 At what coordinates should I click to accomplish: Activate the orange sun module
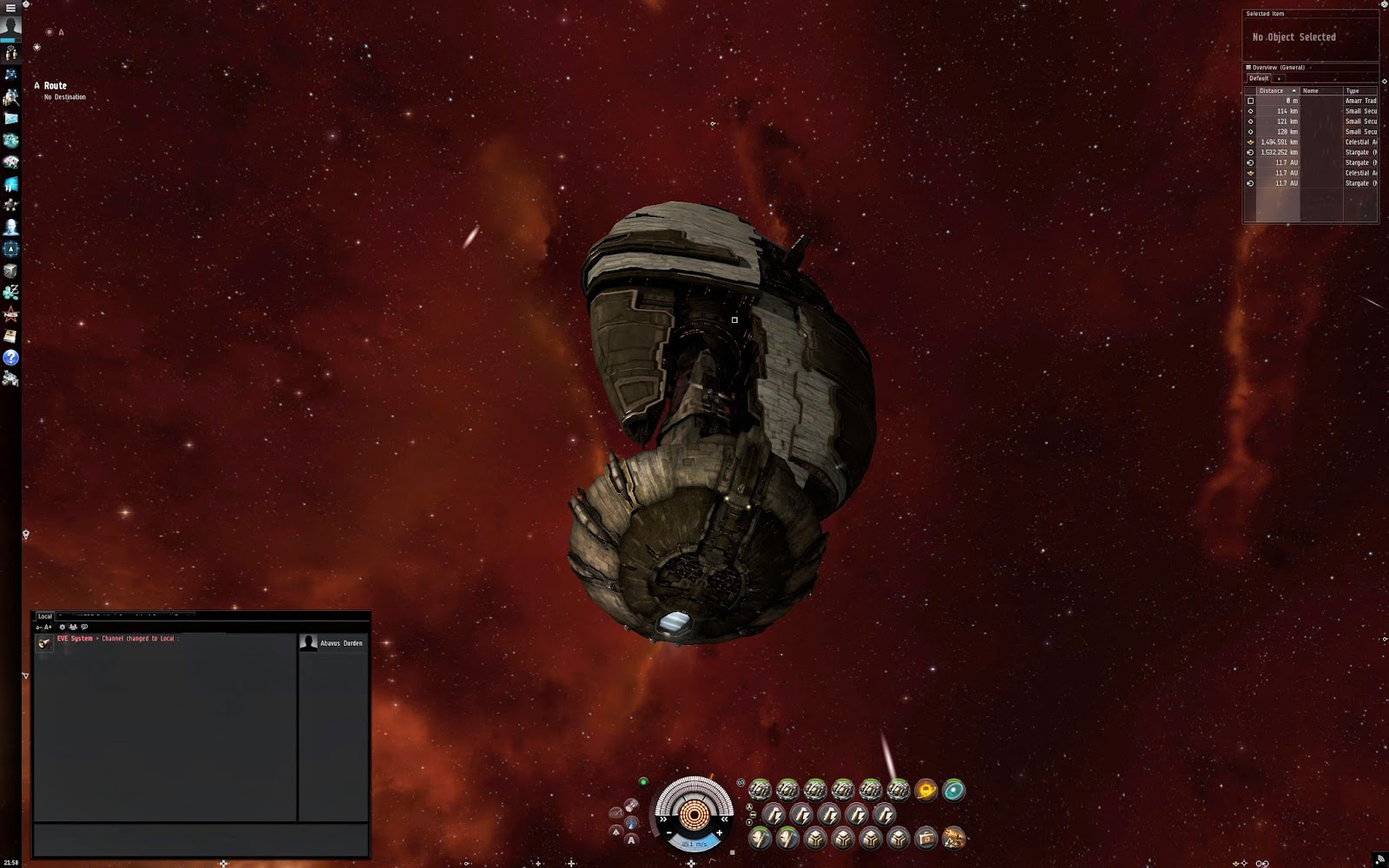pyautogui.click(x=926, y=790)
